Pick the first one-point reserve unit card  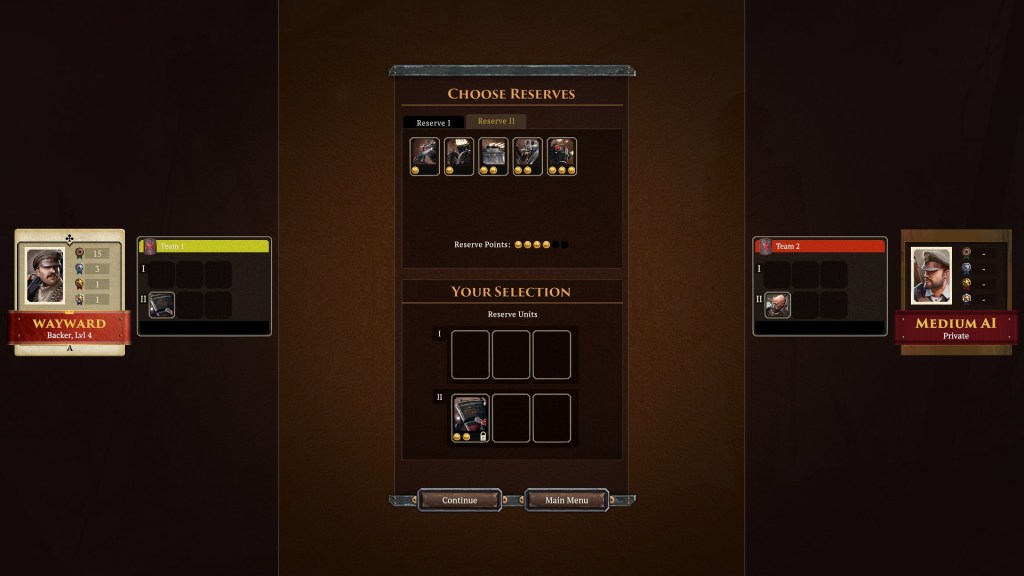pos(425,157)
